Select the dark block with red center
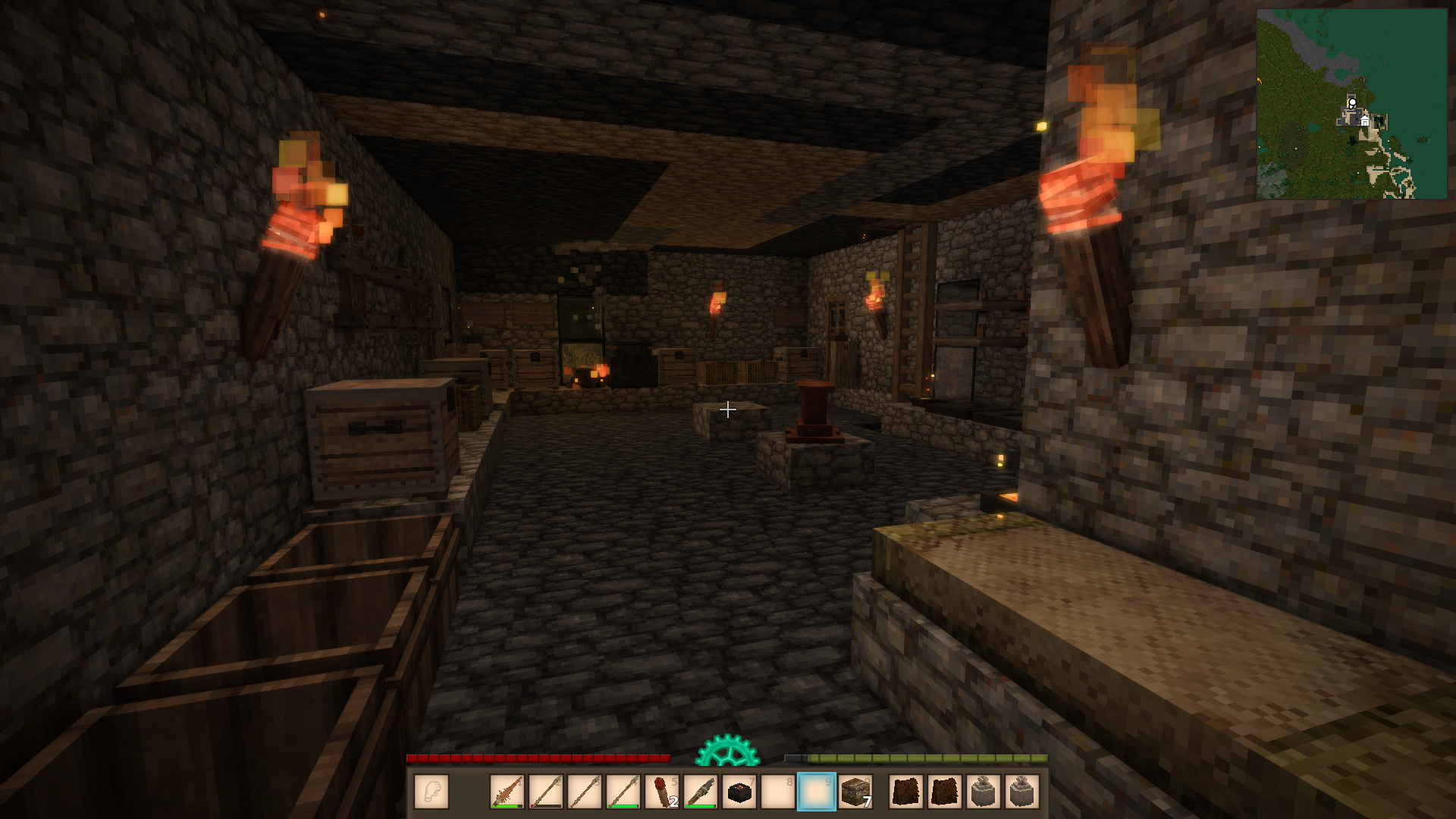Viewport: 1456px width, 819px height. tap(739, 792)
